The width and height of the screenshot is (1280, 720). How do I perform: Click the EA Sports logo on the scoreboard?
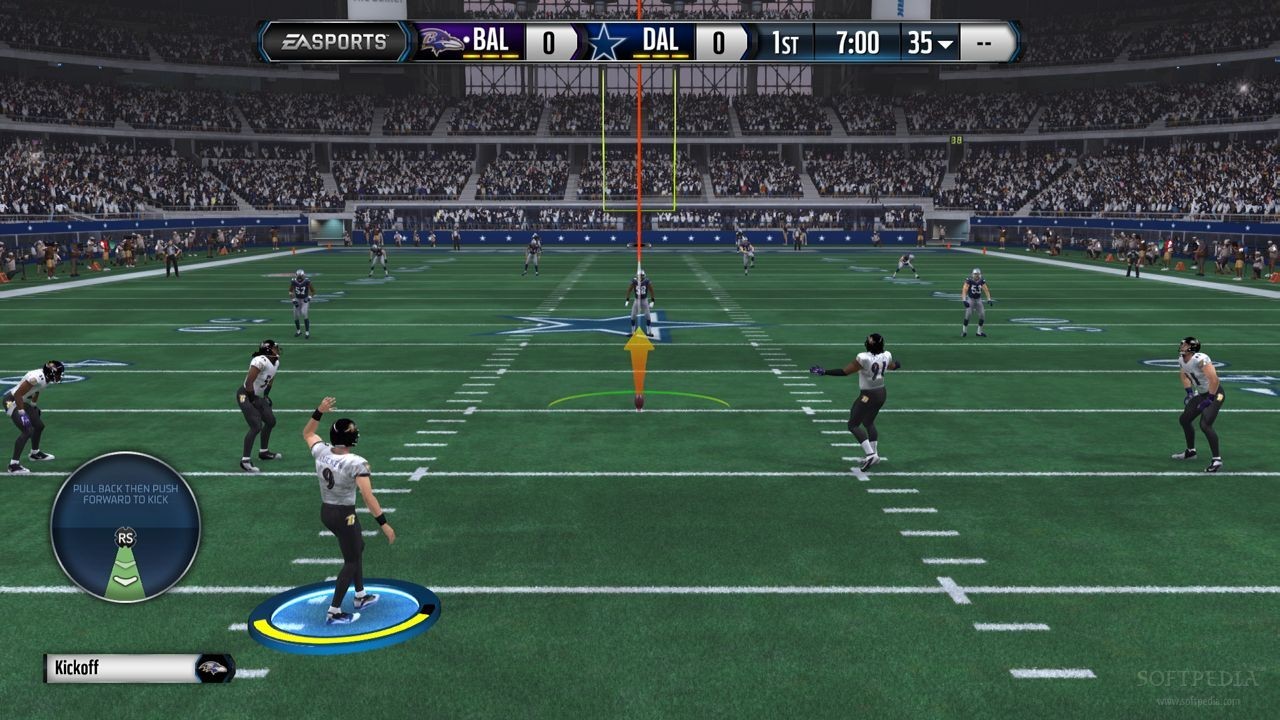click(333, 42)
